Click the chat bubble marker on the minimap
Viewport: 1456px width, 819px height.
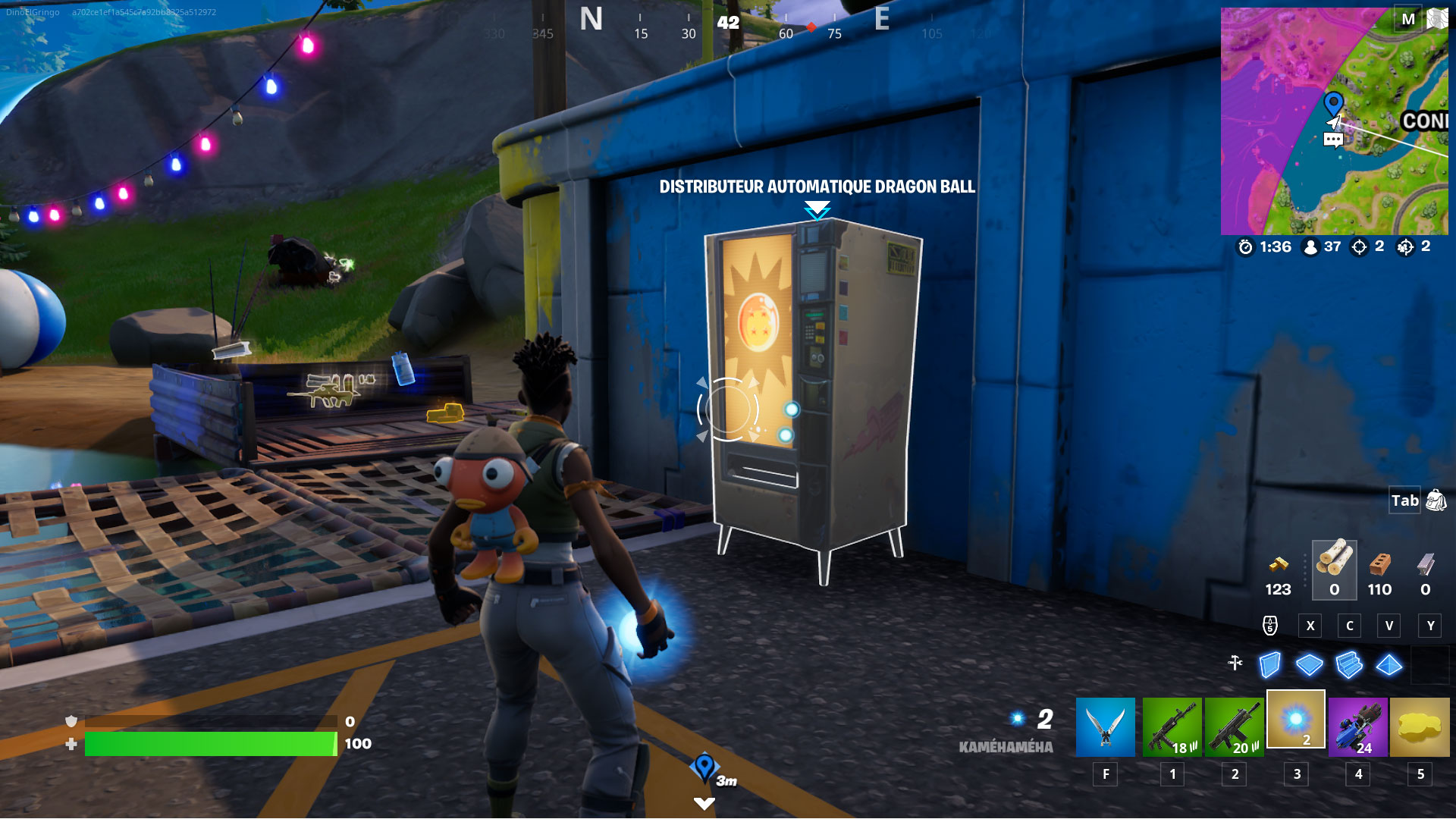[1332, 140]
